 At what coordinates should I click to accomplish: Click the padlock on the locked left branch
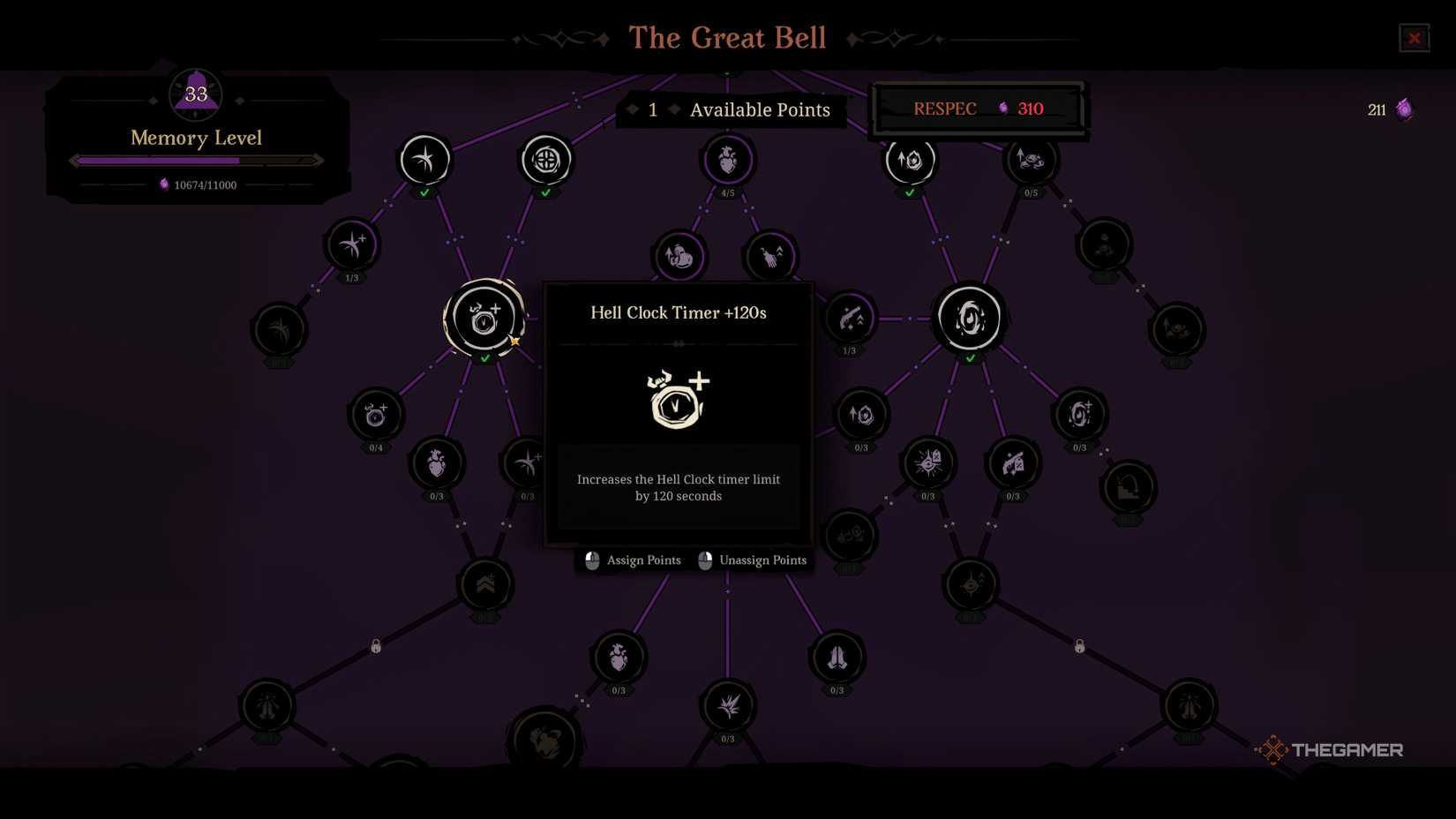tap(374, 645)
